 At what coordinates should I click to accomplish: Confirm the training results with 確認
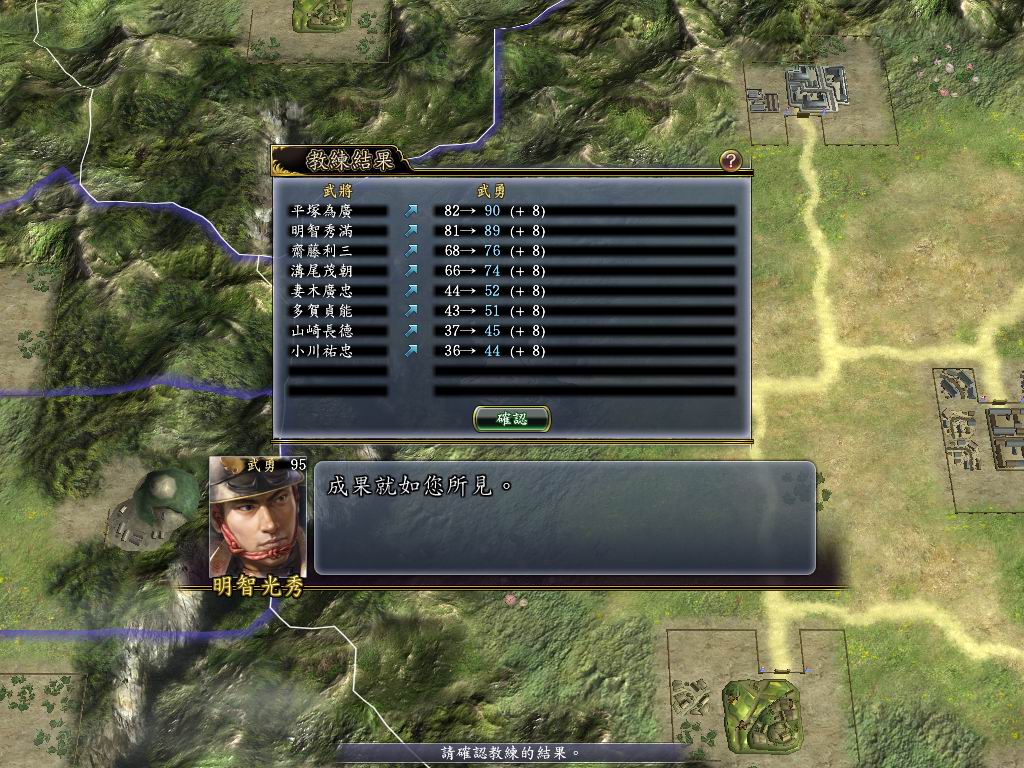point(511,419)
